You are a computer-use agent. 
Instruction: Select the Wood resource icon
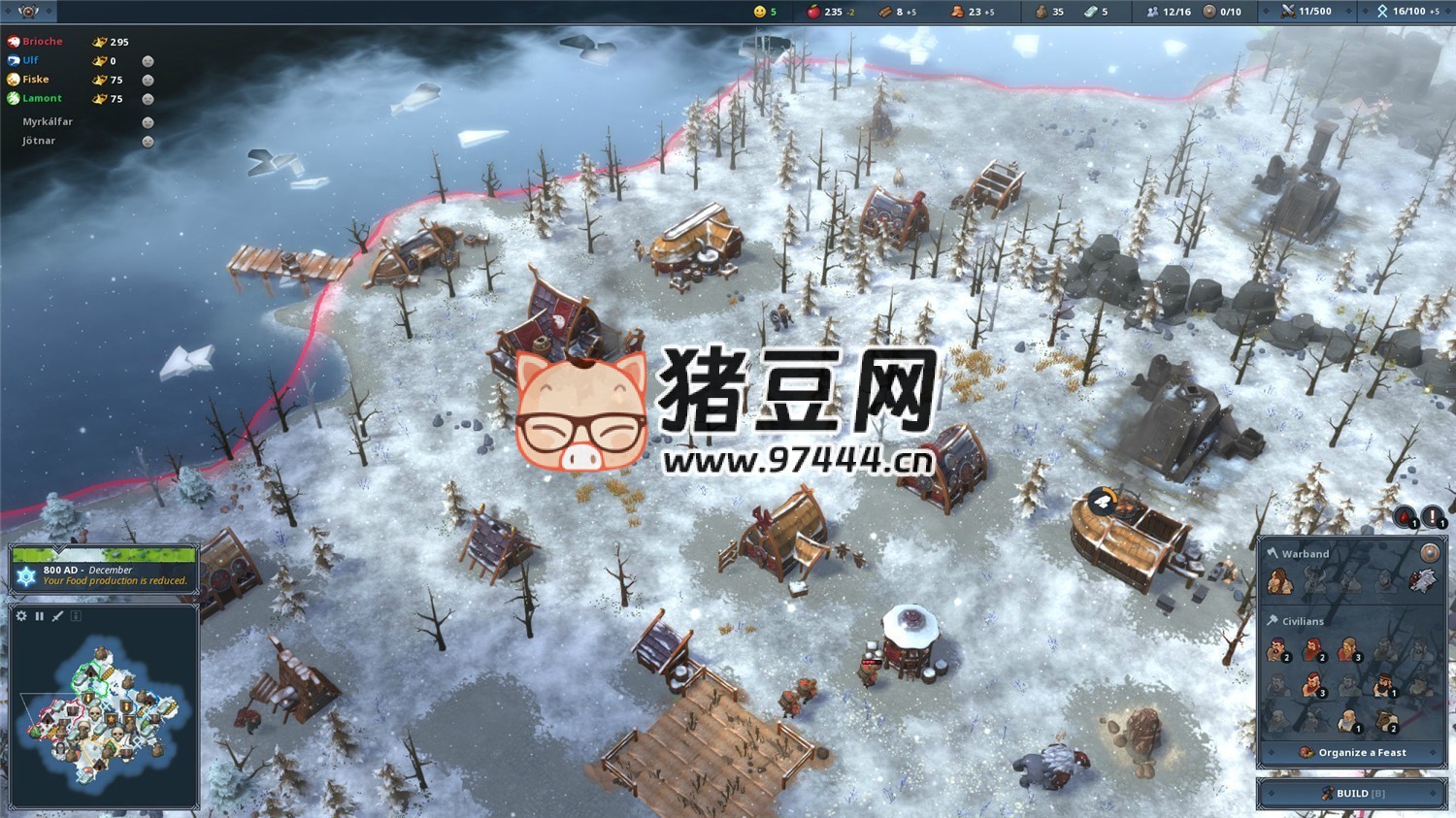click(x=886, y=13)
